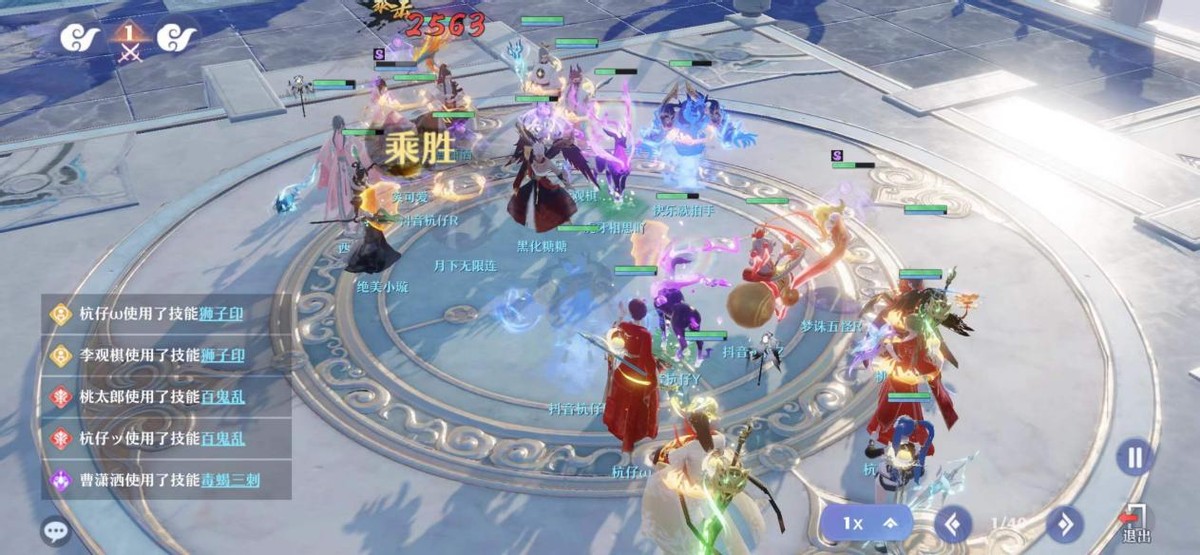
Task: Go to the previous round with left arrow
Action: (954, 523)
